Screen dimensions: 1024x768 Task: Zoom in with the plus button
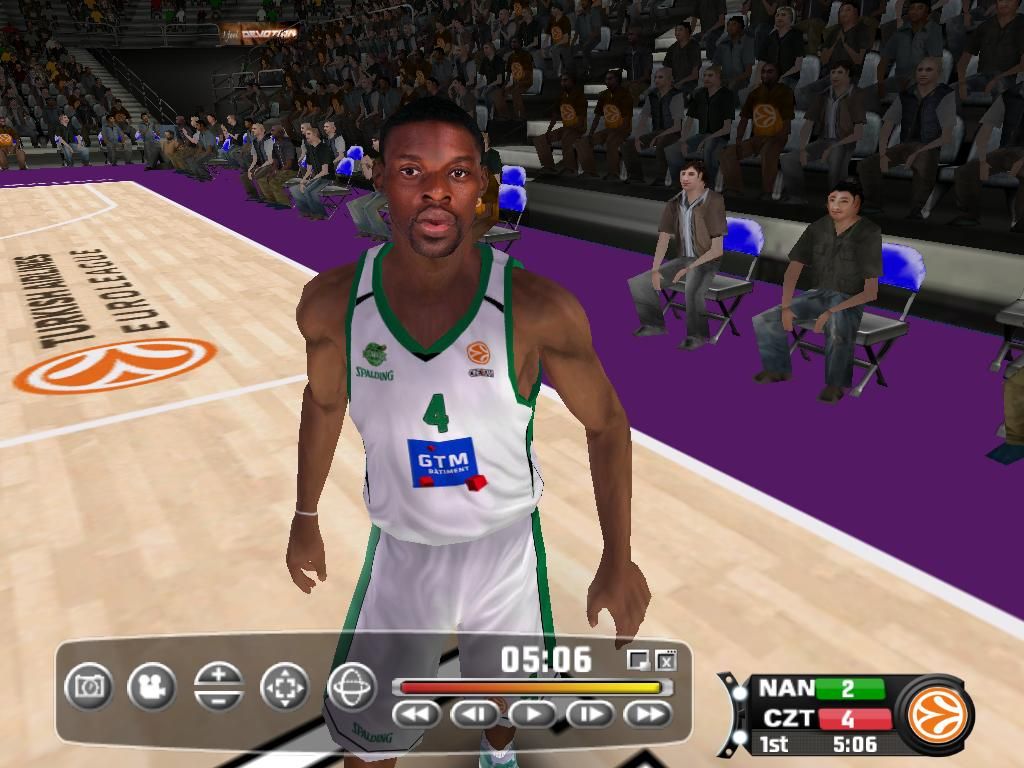pyautogui.click(x=219, y=675)
